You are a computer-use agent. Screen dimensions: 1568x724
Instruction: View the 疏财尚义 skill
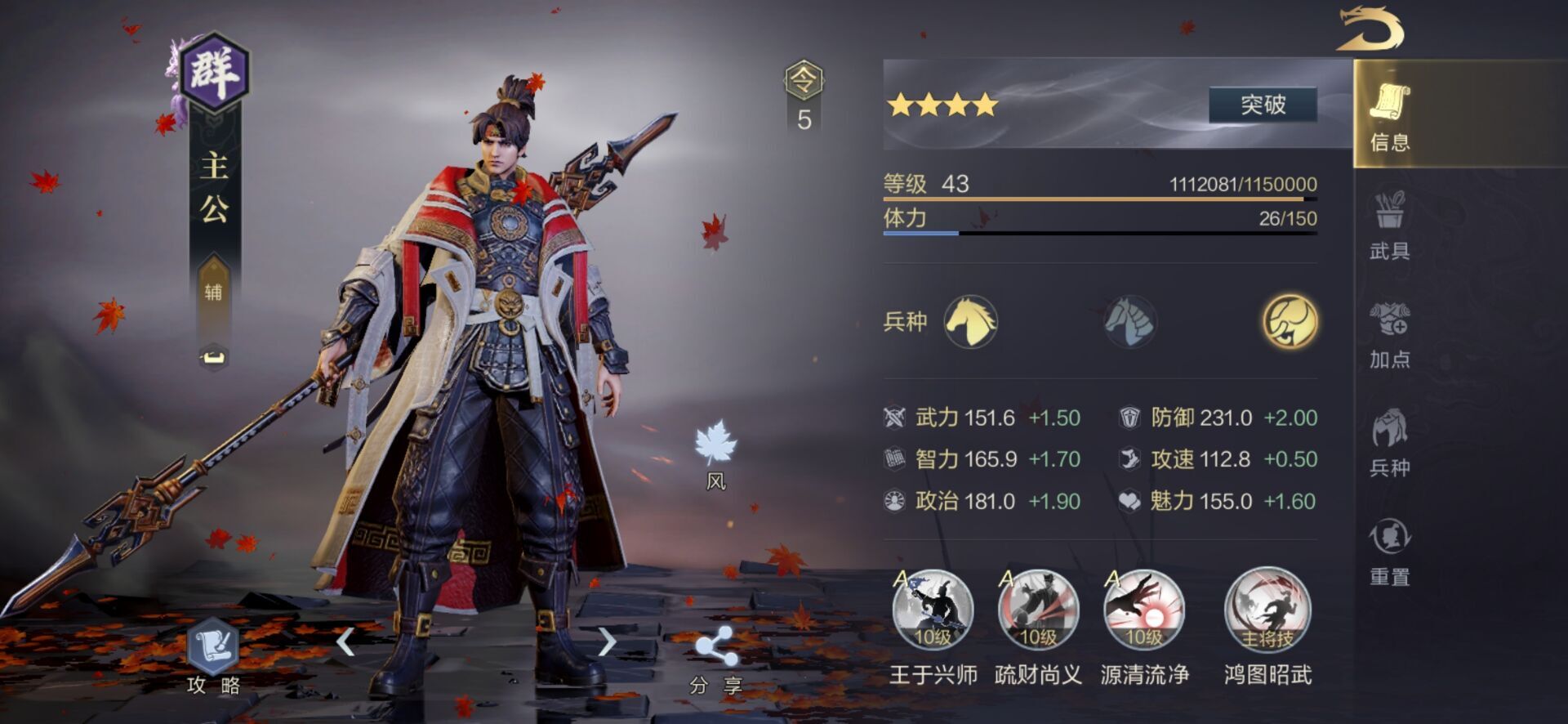(x=1038, y=611)
